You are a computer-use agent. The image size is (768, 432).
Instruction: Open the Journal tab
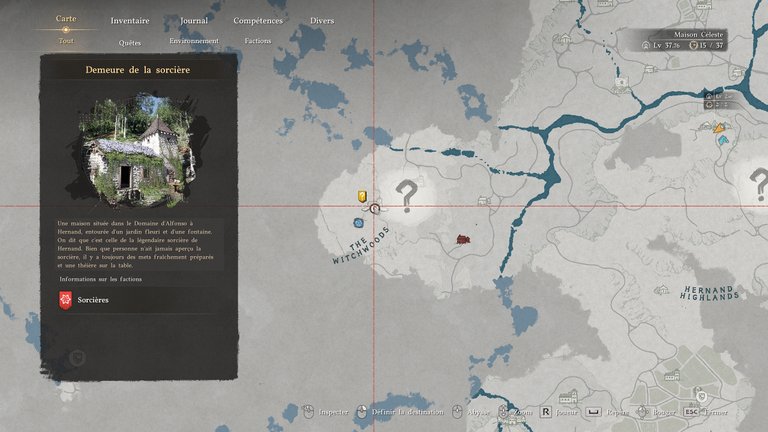coord(194,20)
